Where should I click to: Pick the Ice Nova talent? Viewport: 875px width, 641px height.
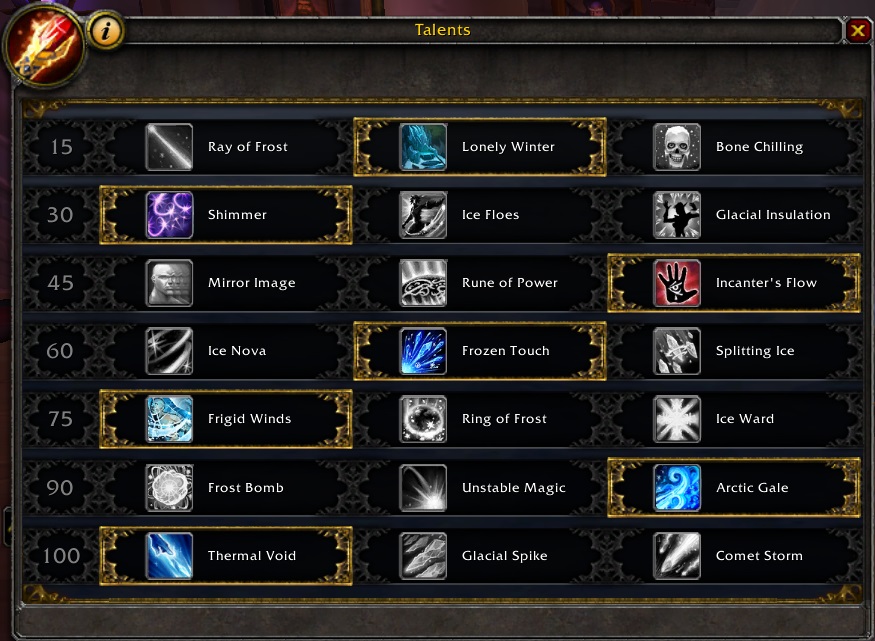(x=170, y=351)
